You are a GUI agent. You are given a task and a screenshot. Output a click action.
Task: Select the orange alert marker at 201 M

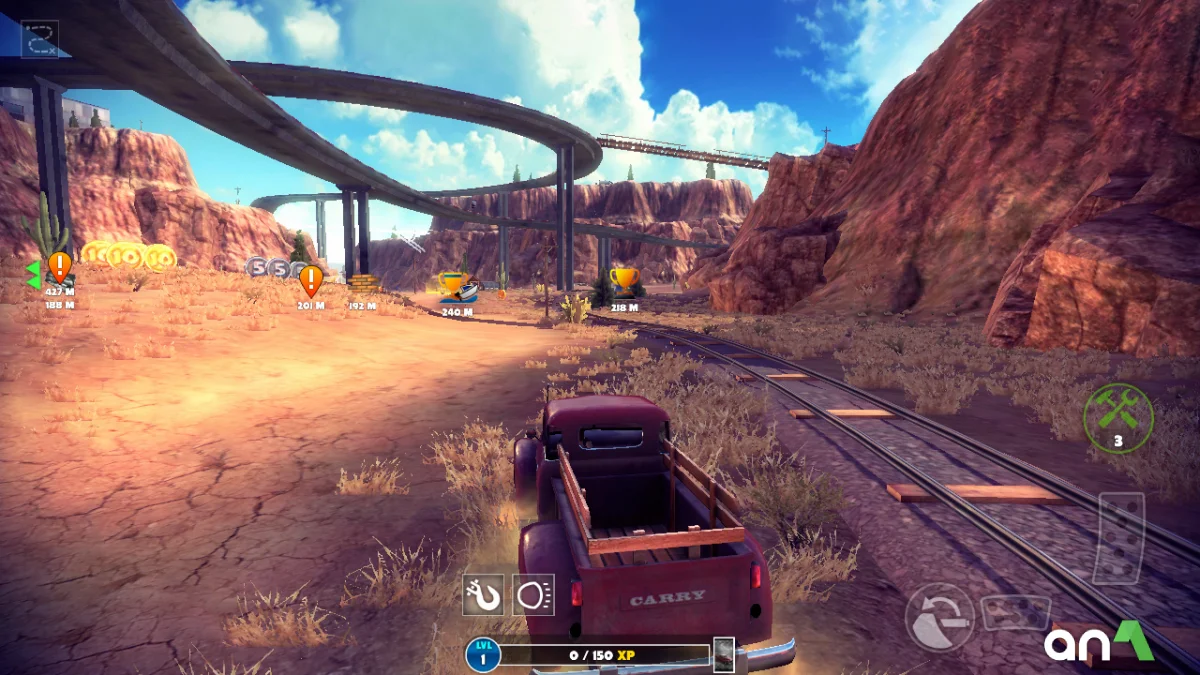point(311,280)
